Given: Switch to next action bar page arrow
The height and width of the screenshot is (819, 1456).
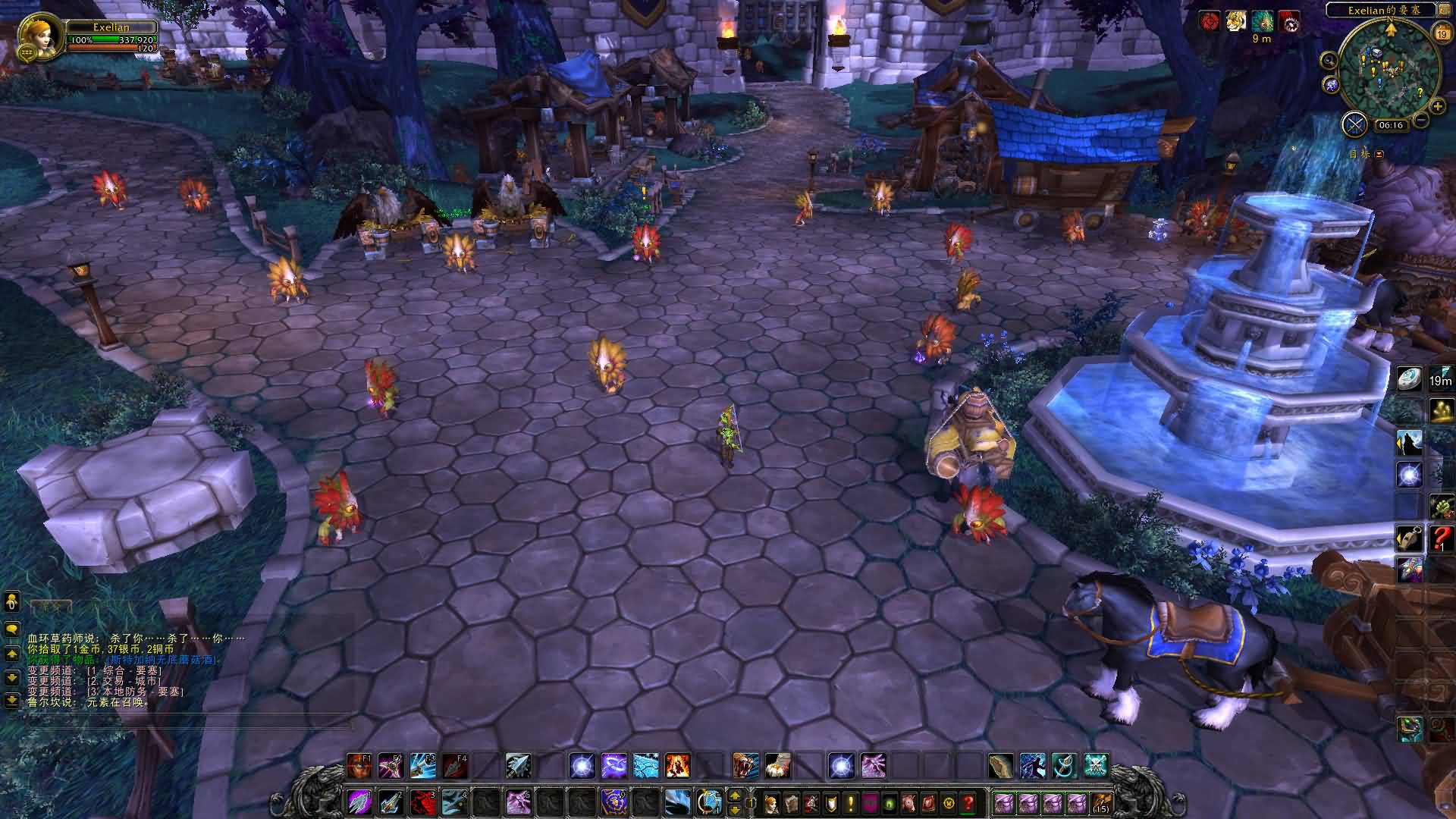Looking at the screenshot, I should pos(734,795).
